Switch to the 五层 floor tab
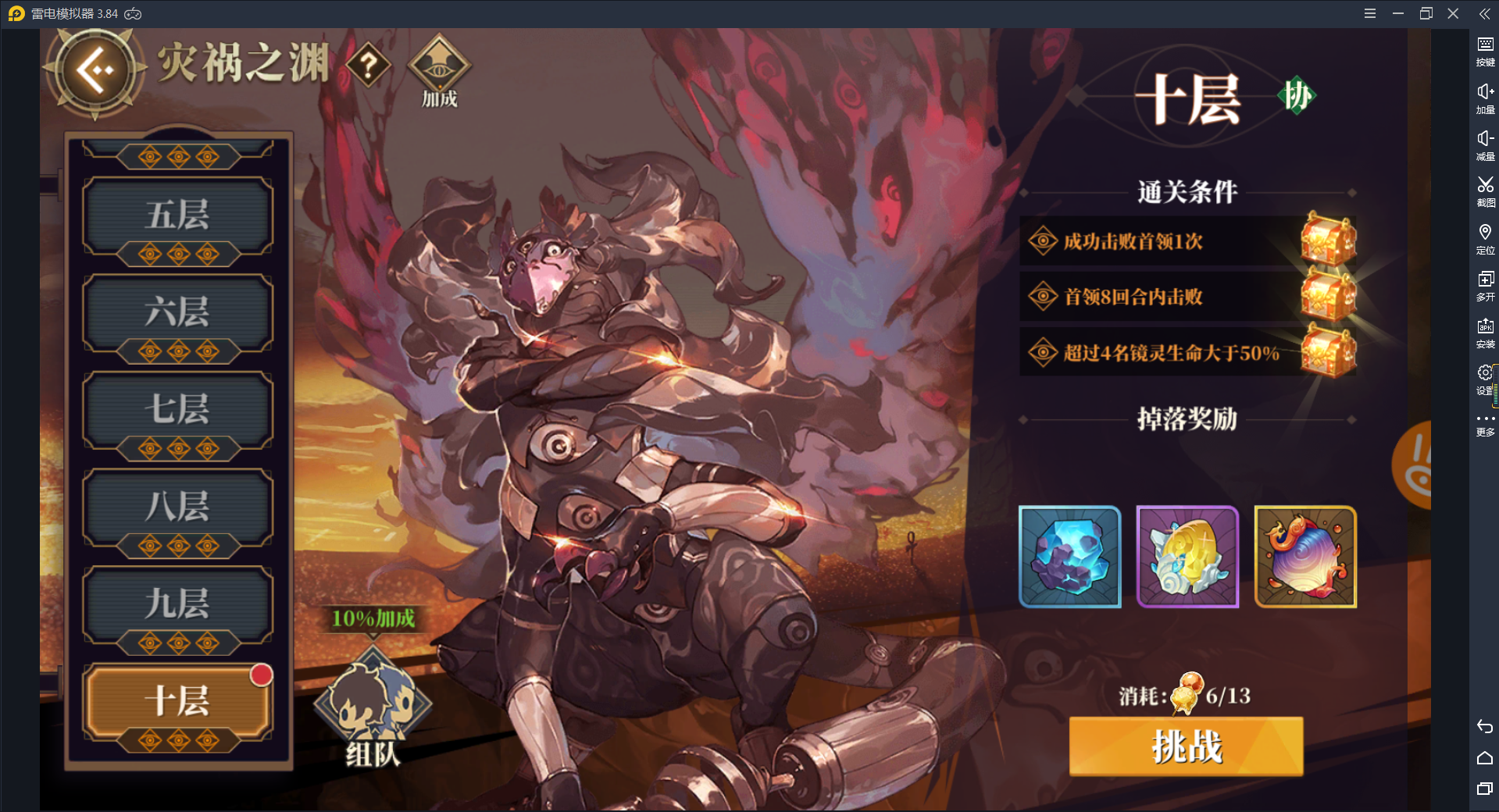 [178, 215]
